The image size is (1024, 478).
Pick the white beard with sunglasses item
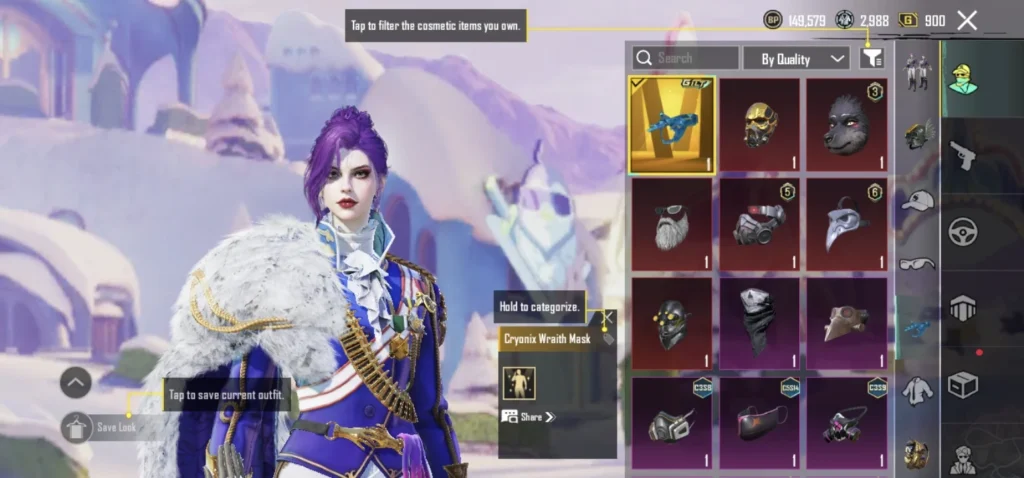click(x=672, y=225)
